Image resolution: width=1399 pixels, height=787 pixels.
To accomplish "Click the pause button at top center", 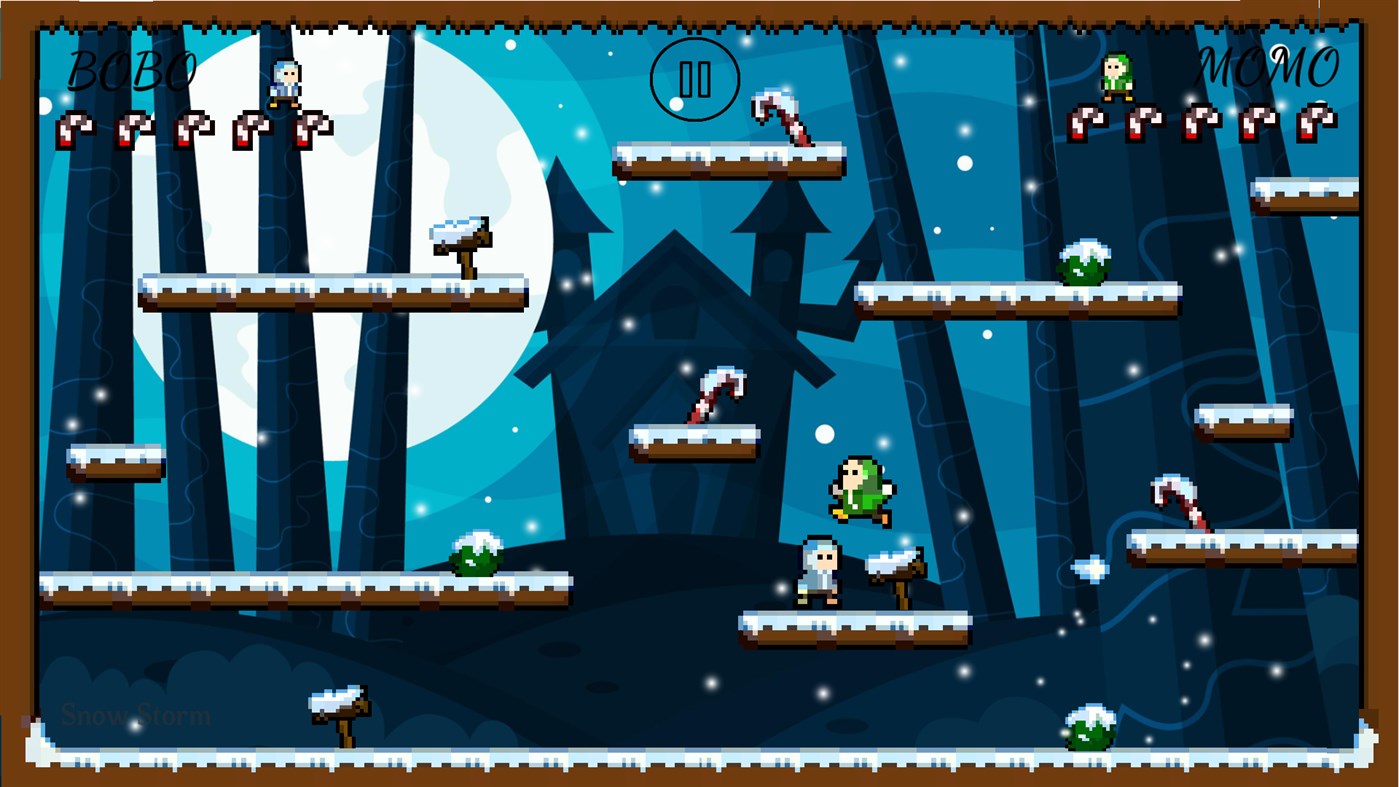I will click(x=694, y=78).
